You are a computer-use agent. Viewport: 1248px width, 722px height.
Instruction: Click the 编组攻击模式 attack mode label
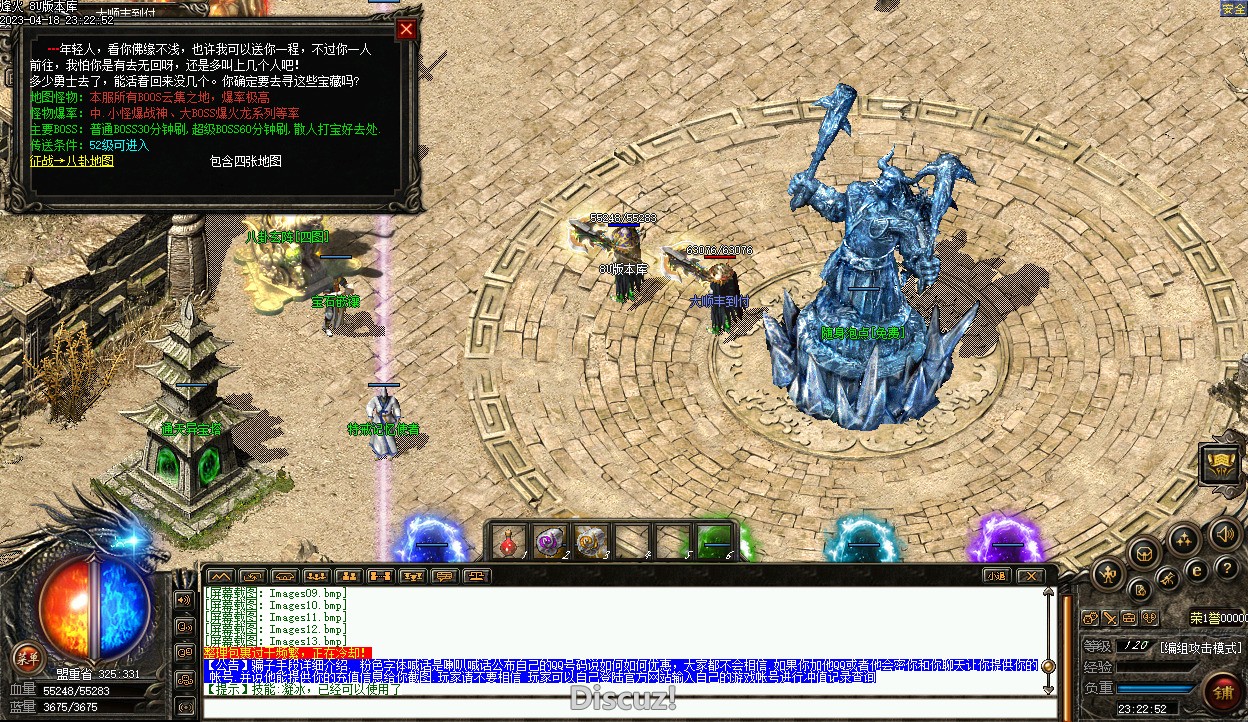[x=1201, y=647]
